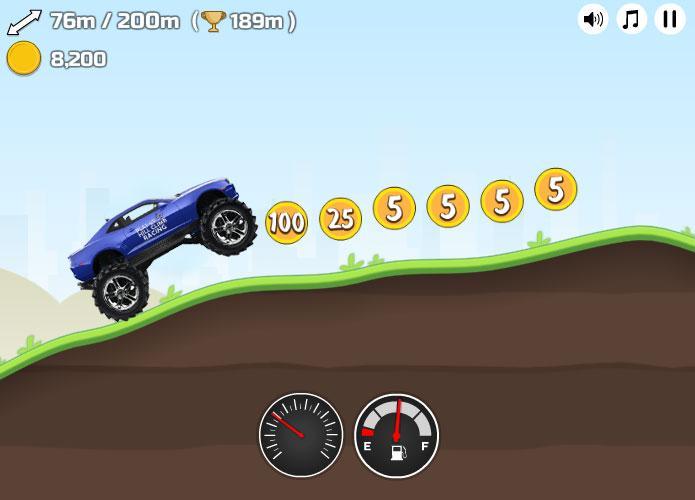Toggle the music note button
Screen dimensions: 695x500
(x=631, y=19)
